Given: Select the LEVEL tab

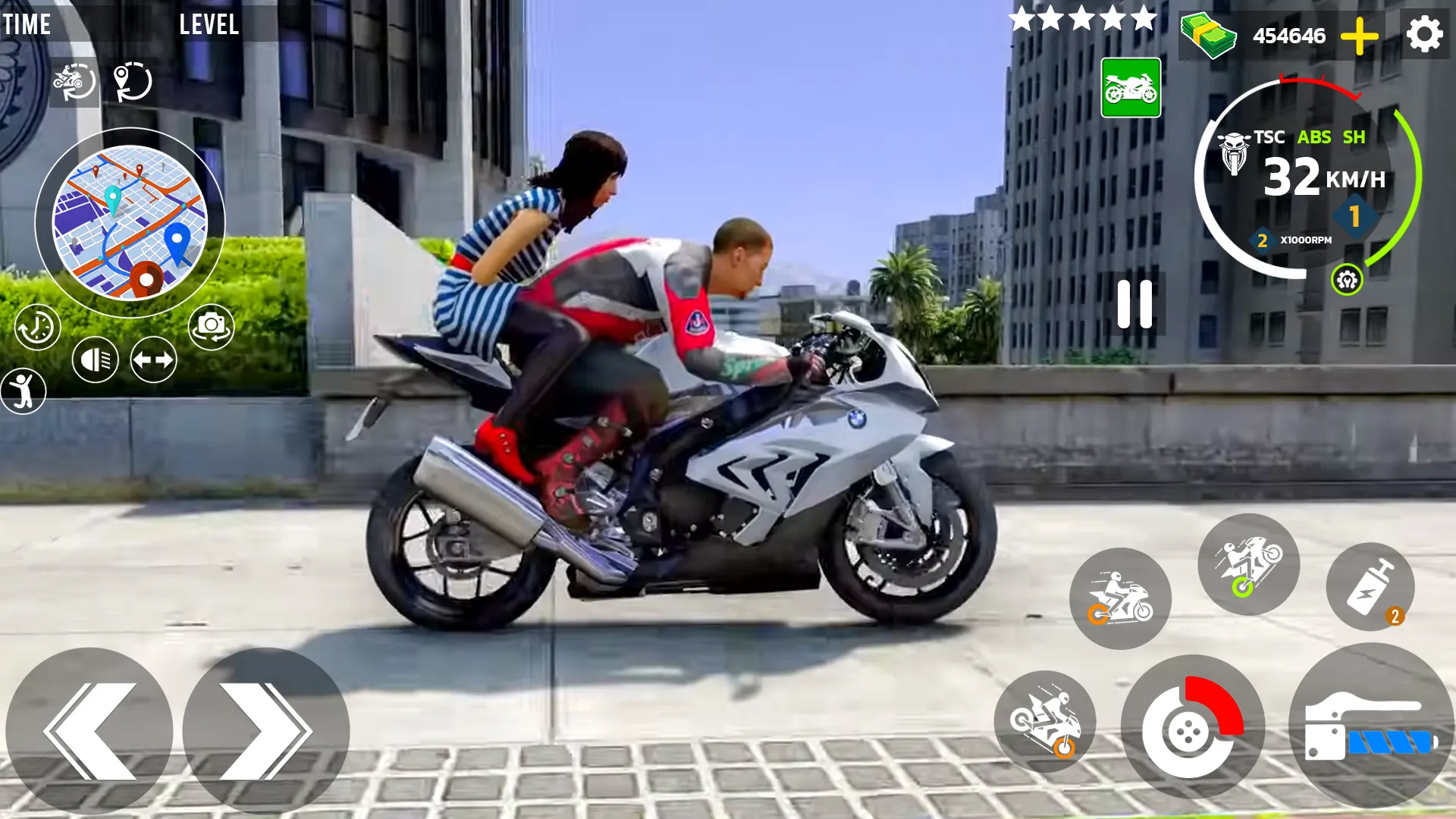Looking at the screenshot, I should click(209, 24).
